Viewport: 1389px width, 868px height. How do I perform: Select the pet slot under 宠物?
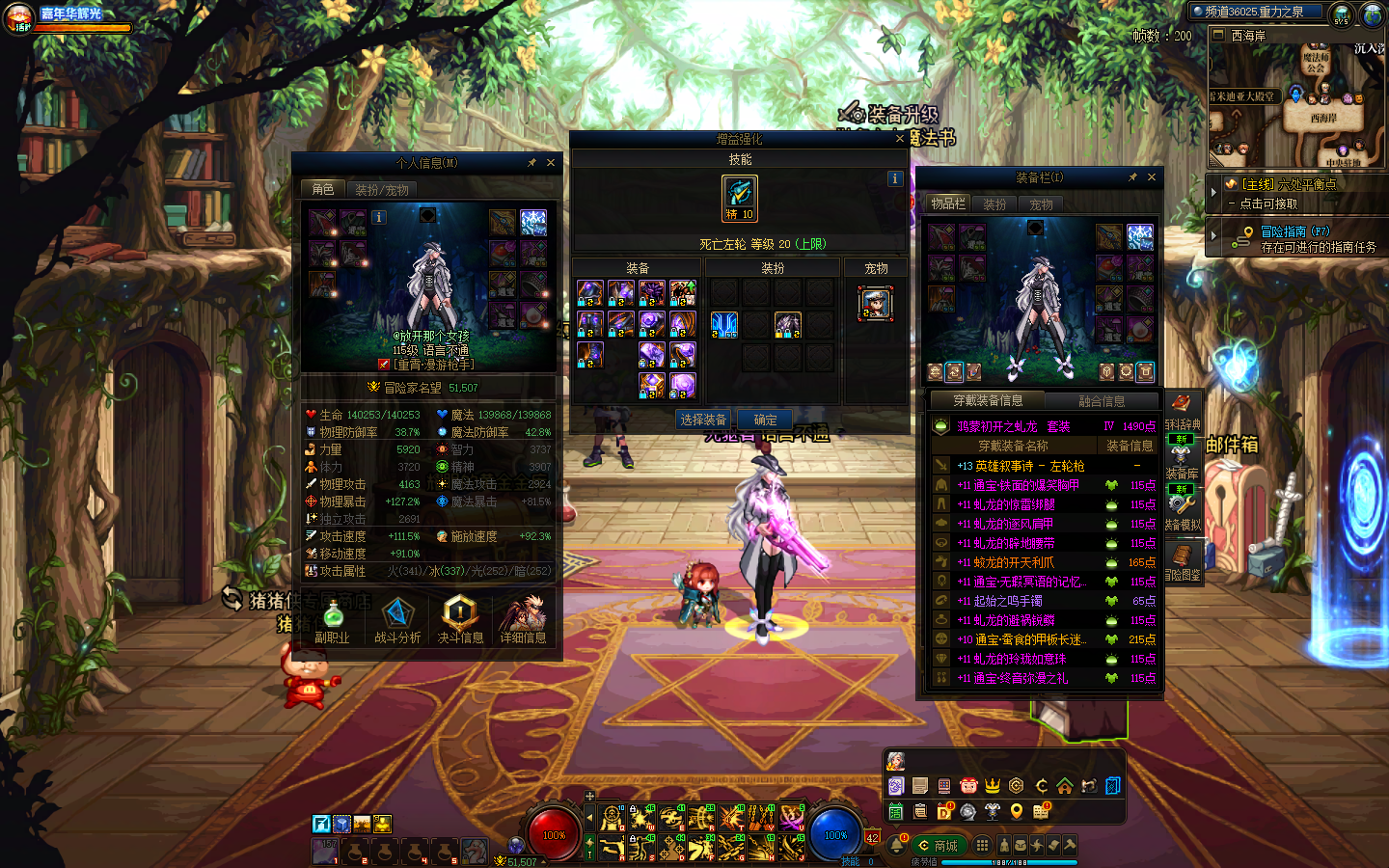(x=876, y=303)
